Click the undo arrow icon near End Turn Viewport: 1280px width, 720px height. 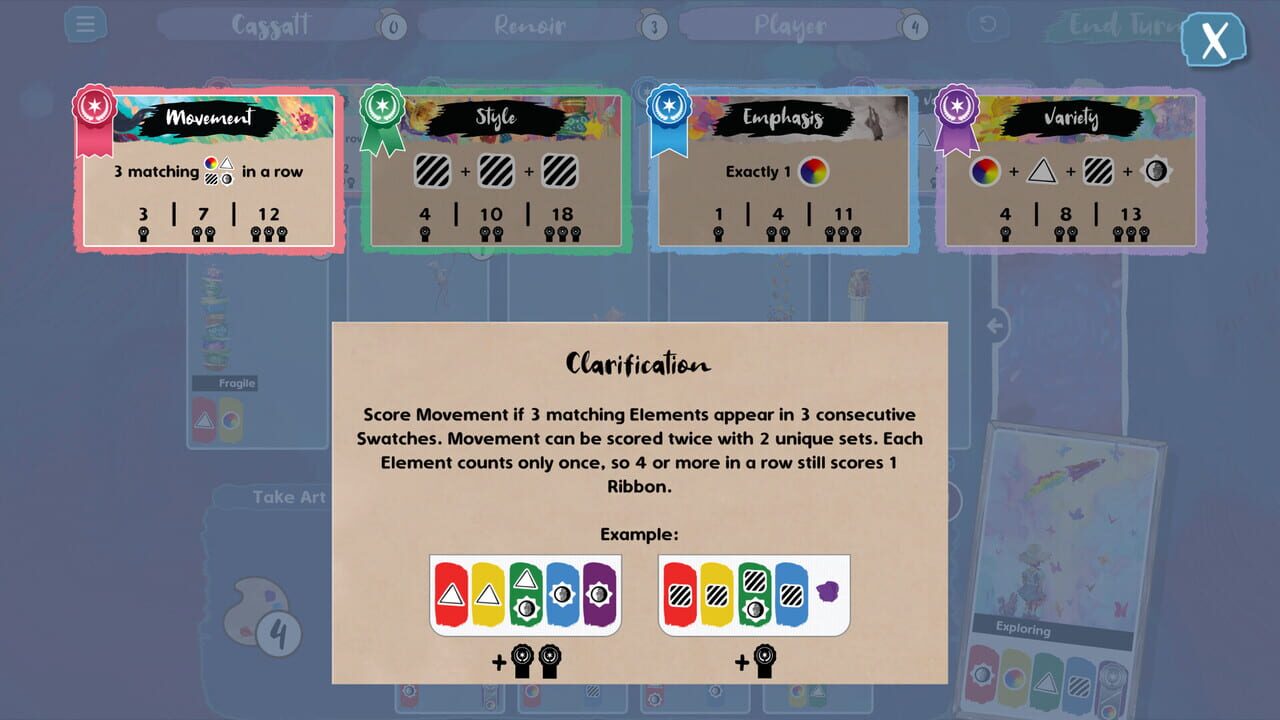pyautogui.click(x=988, y=25)
